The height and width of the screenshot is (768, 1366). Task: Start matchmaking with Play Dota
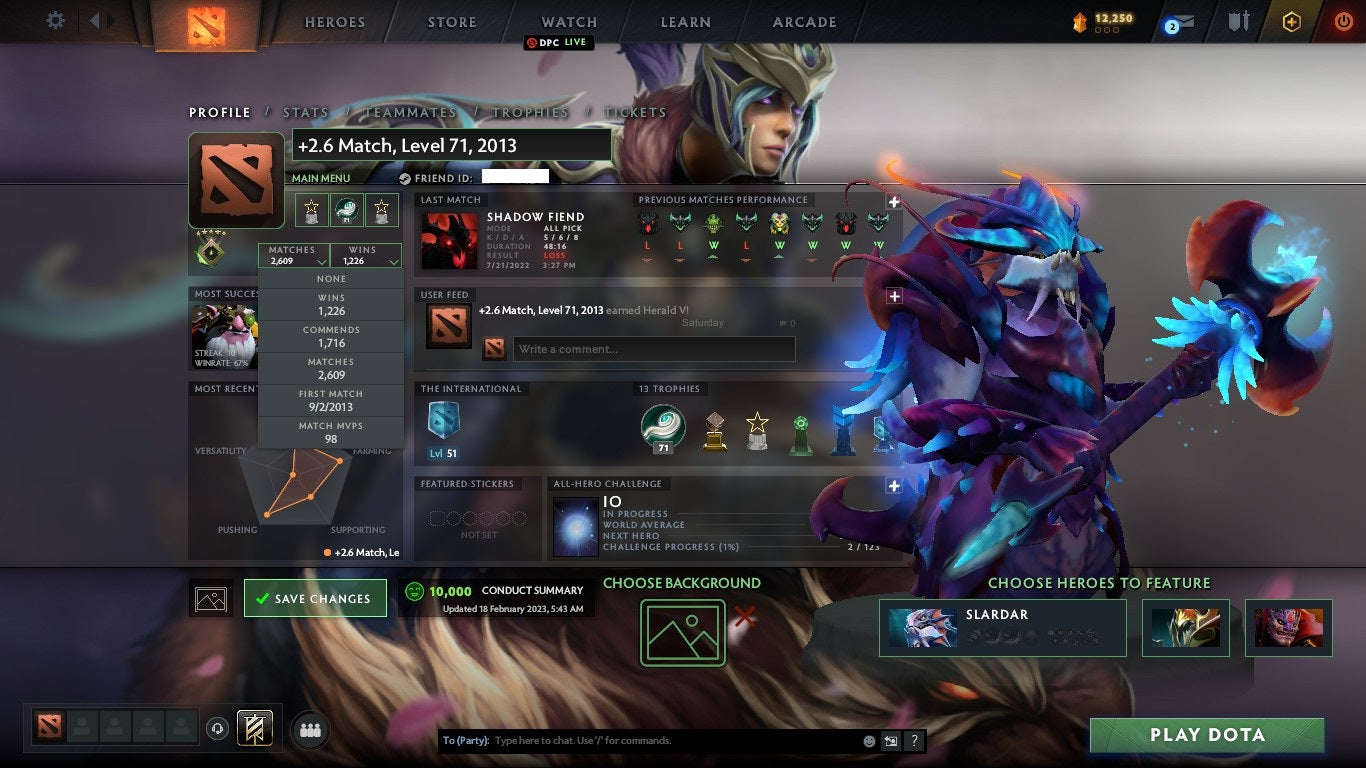pyautogui.click(x=1207, y=735)
